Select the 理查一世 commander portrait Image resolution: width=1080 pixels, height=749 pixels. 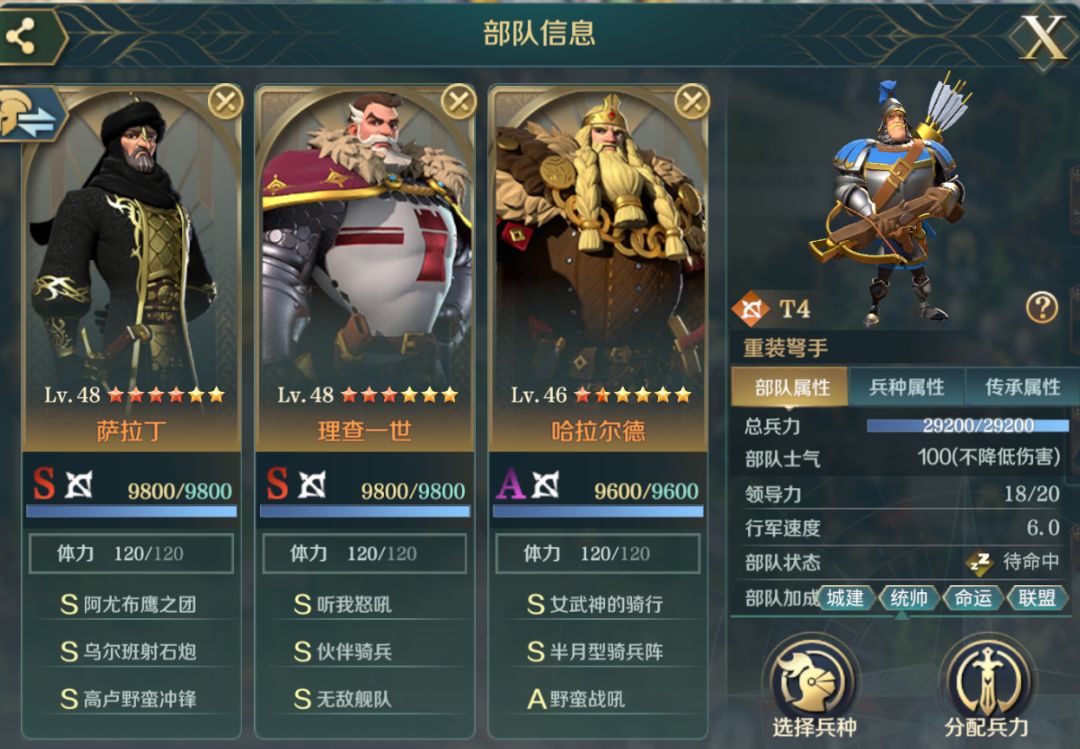(x=365, y=240)
